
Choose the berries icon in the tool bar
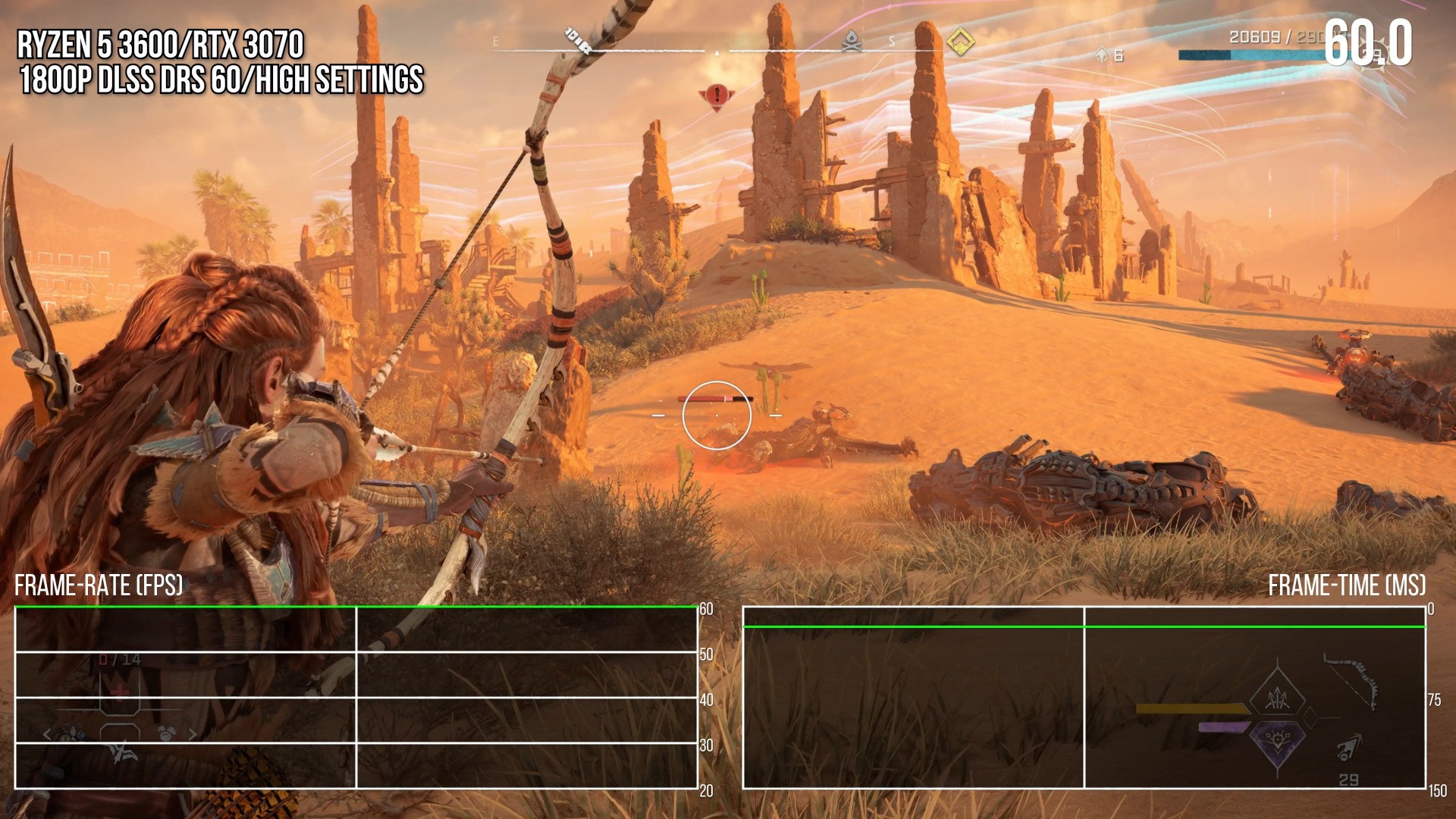(167, 733)
